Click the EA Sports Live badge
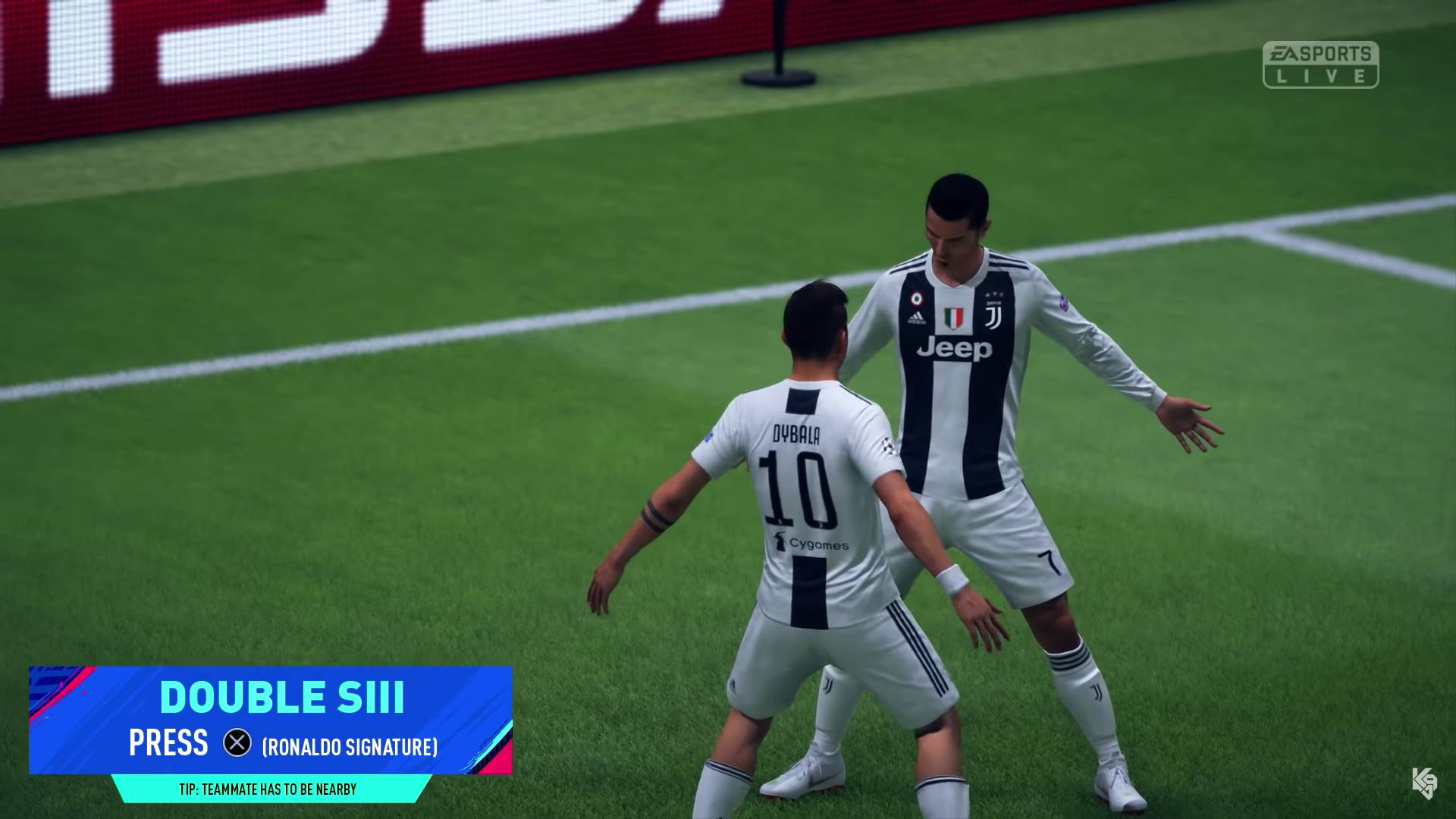Screen dimensions: 1456x819 click(1320, 64)
